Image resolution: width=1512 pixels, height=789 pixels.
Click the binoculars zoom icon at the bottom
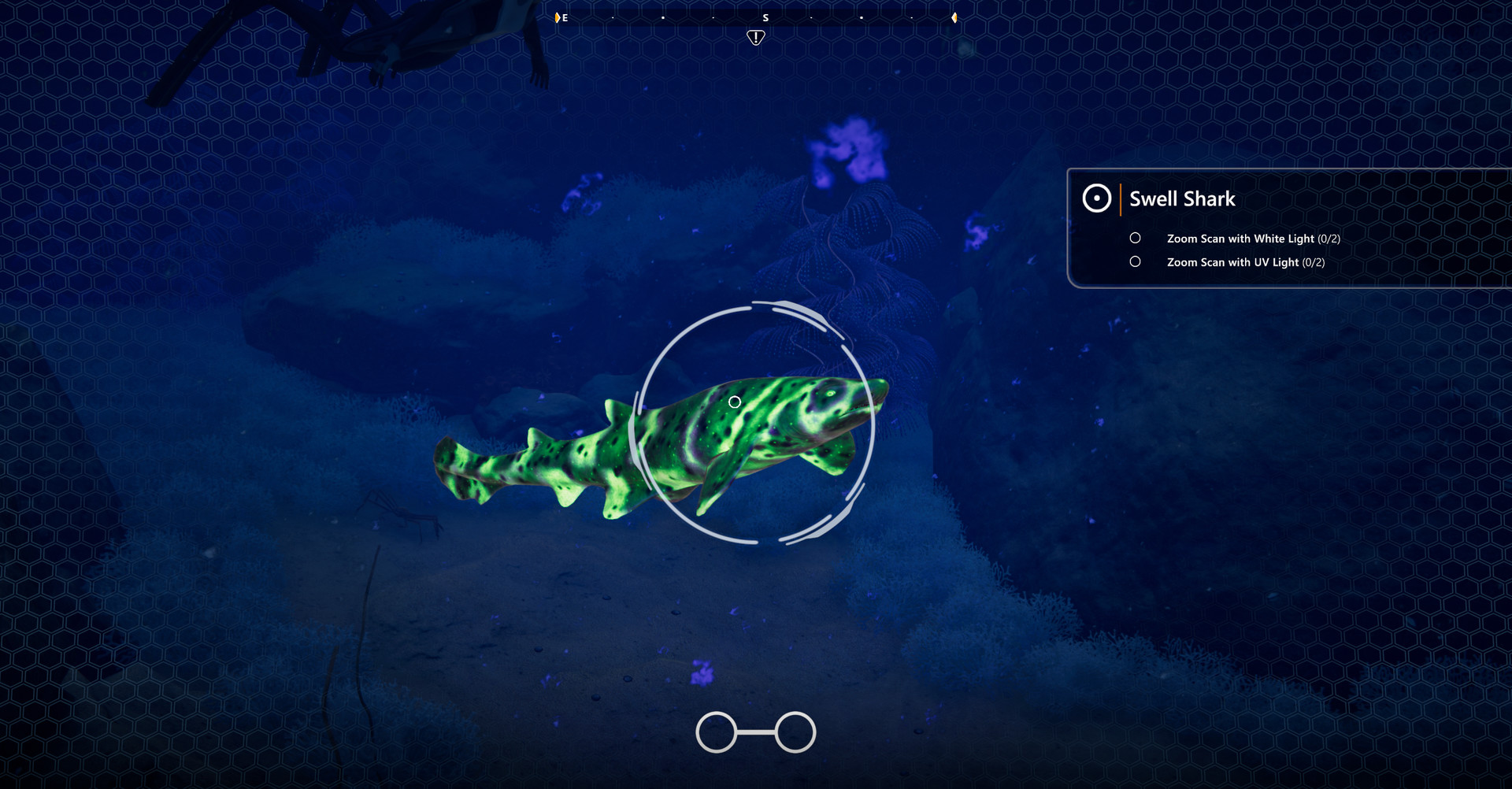click(x=754, y=731)
